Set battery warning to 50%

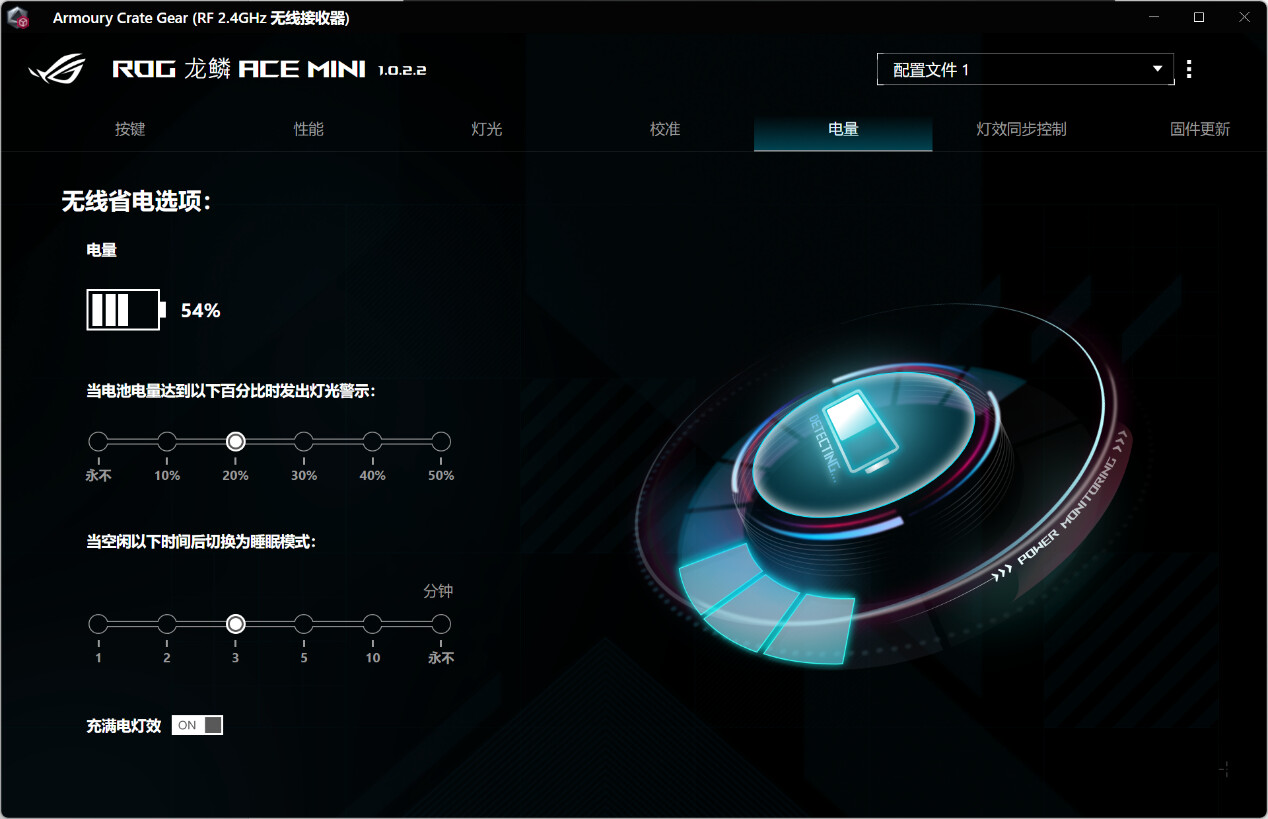pos(441,442)
